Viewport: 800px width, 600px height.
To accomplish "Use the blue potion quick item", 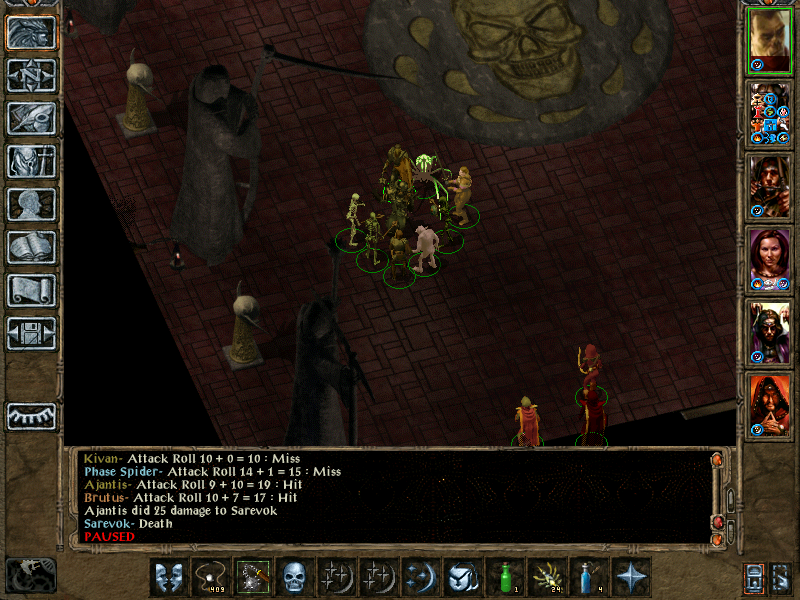I will point(589,577).
